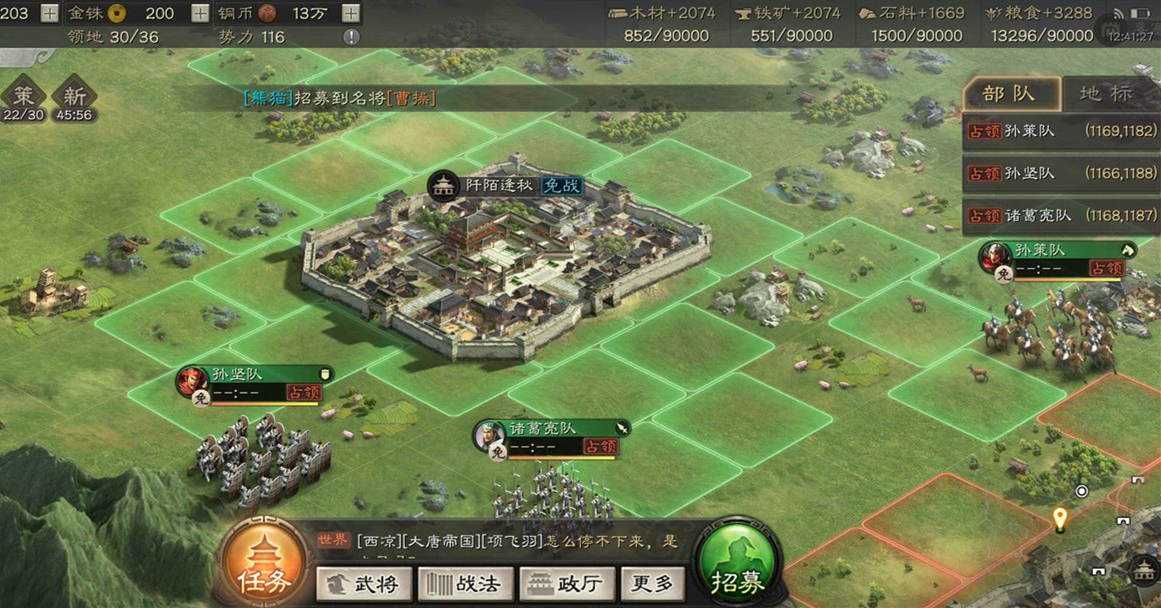Screen dimensions: 1161x608
Task: Open the 新 newcomer timer icon
Action: (x=74, y=100)
